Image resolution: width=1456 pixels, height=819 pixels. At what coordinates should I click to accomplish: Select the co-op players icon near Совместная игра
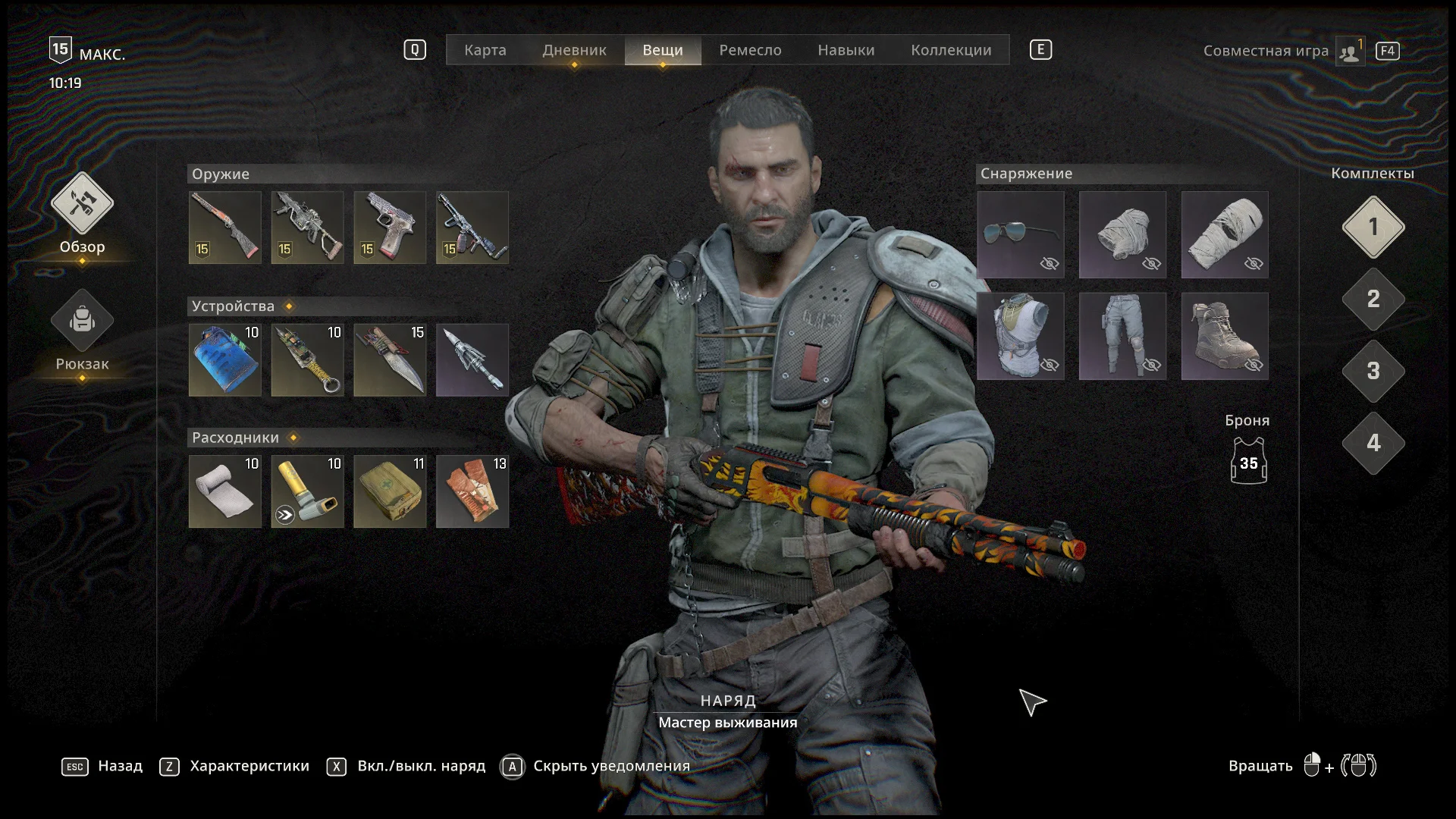1349,50
